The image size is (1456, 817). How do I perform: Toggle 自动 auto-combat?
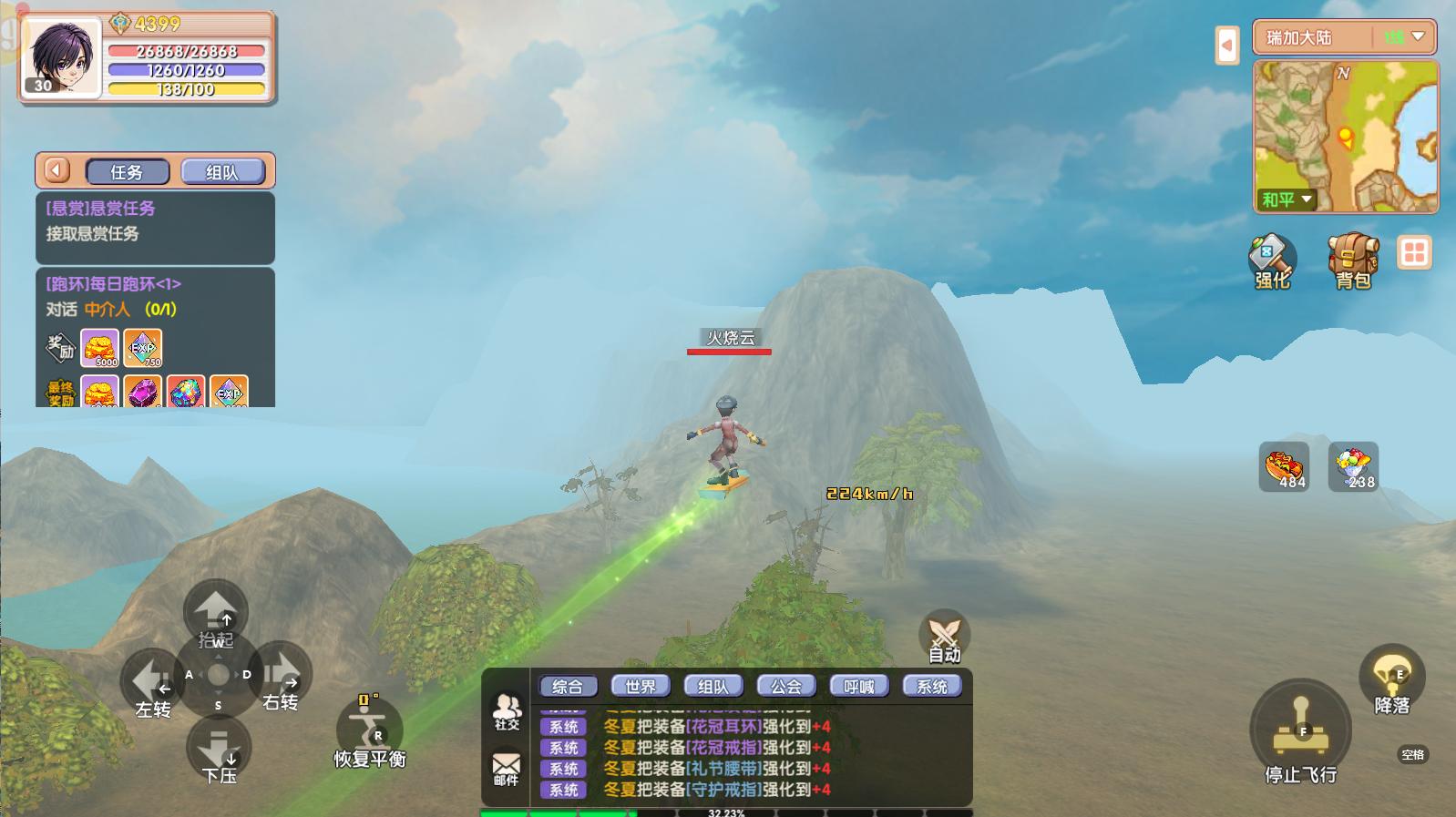[944, 635]
